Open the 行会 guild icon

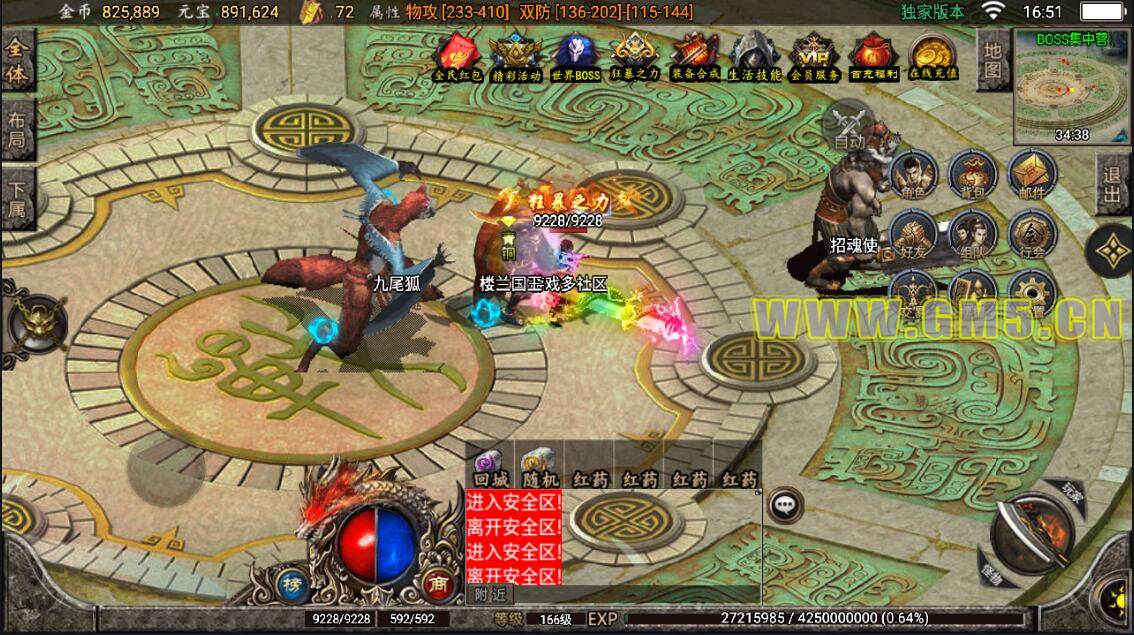[x=1030, y=234]
